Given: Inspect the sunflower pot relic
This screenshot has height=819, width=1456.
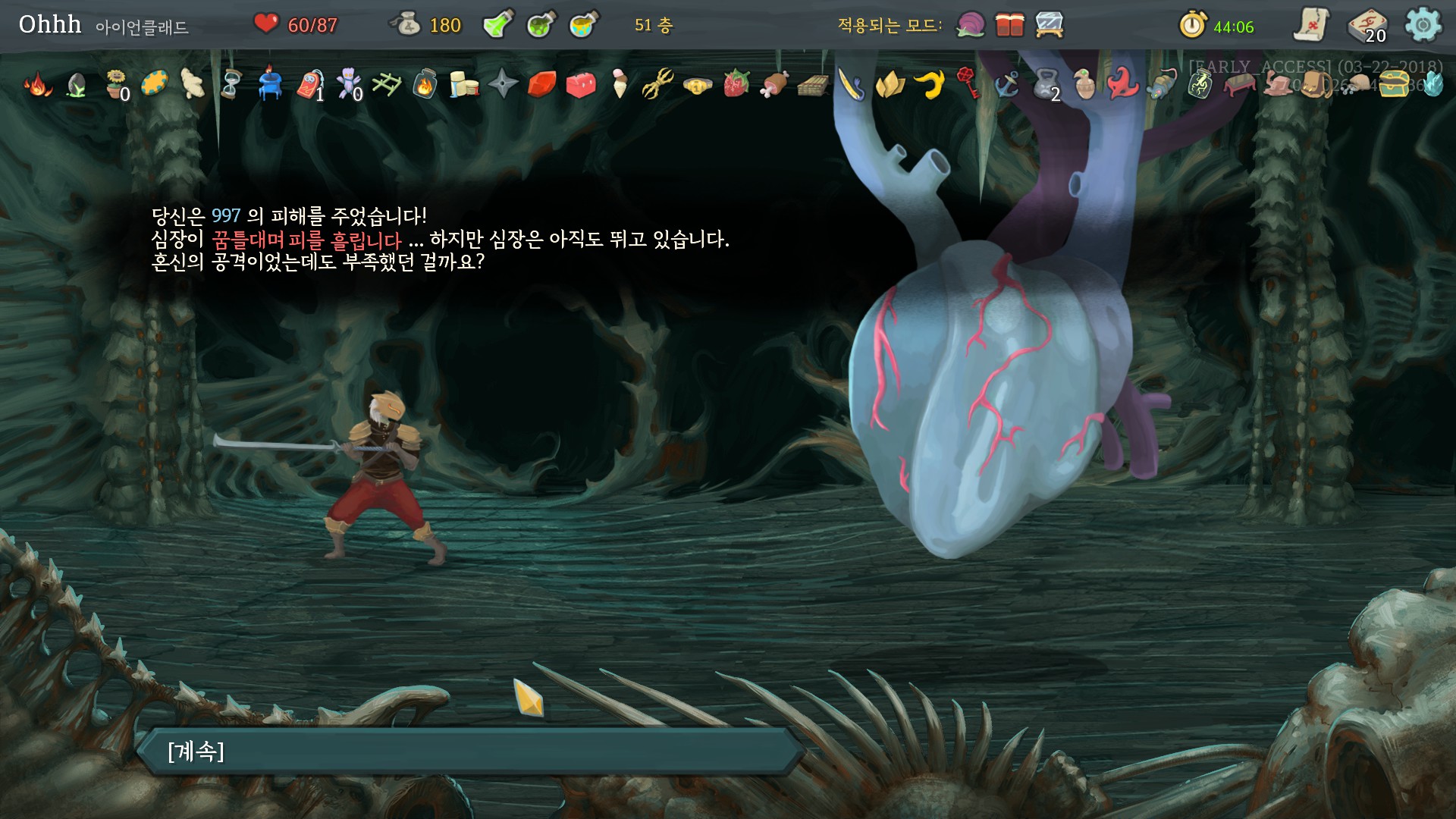Looking at the screenshot, I should (x=115, y=84).
